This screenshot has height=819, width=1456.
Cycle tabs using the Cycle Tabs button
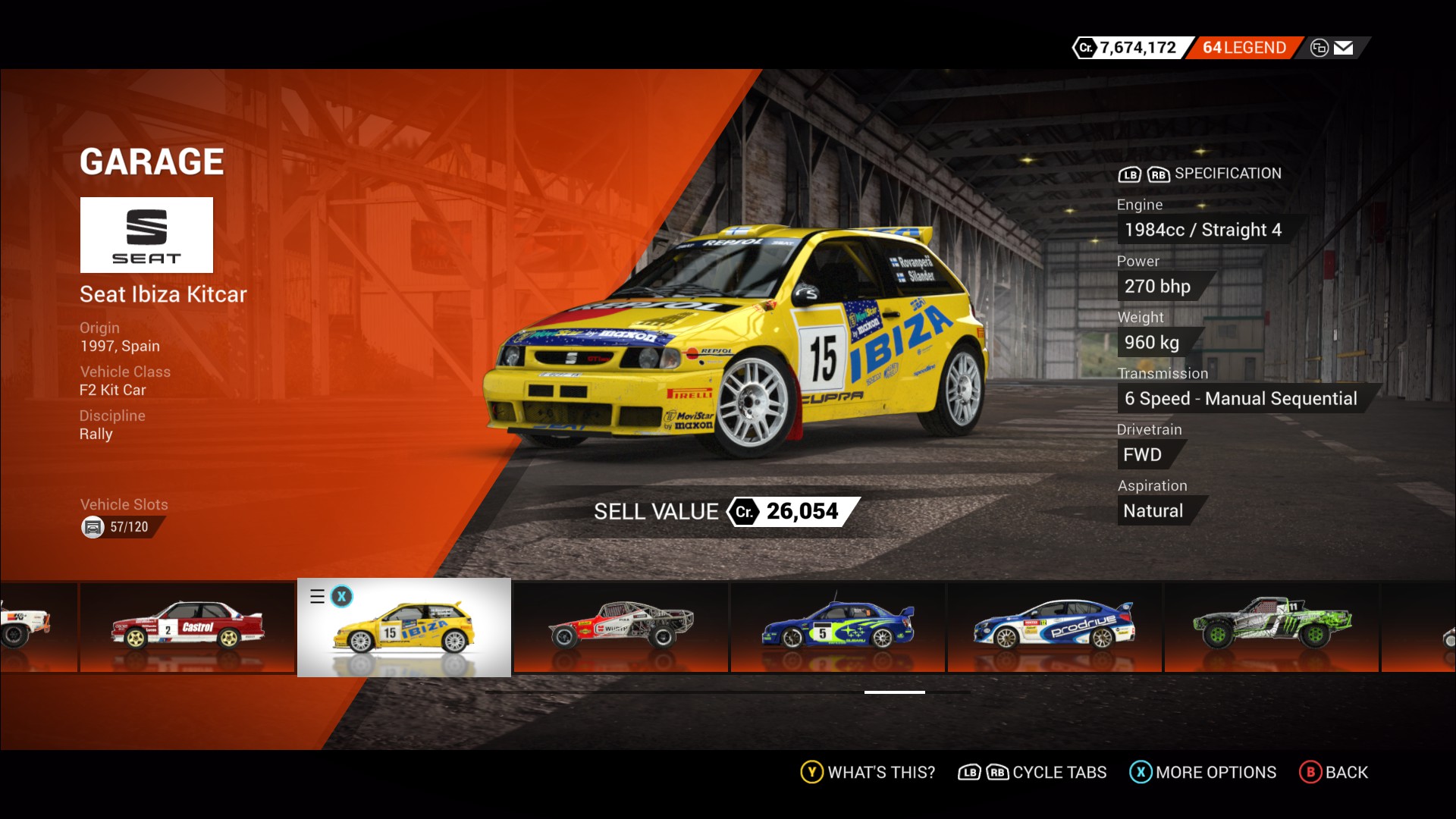(1033, 772)
